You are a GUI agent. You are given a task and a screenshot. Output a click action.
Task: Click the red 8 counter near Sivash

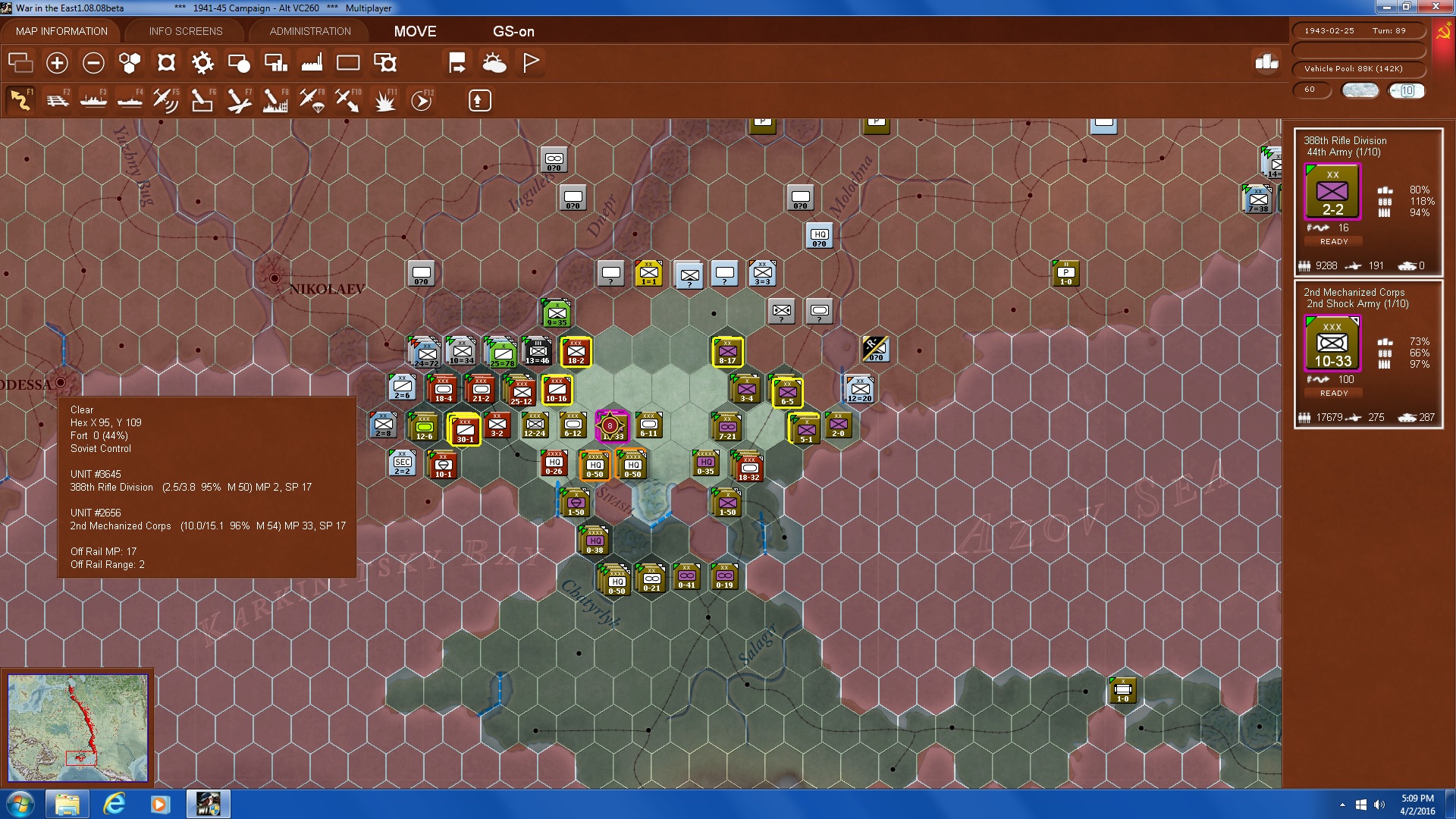pos(611,426)
